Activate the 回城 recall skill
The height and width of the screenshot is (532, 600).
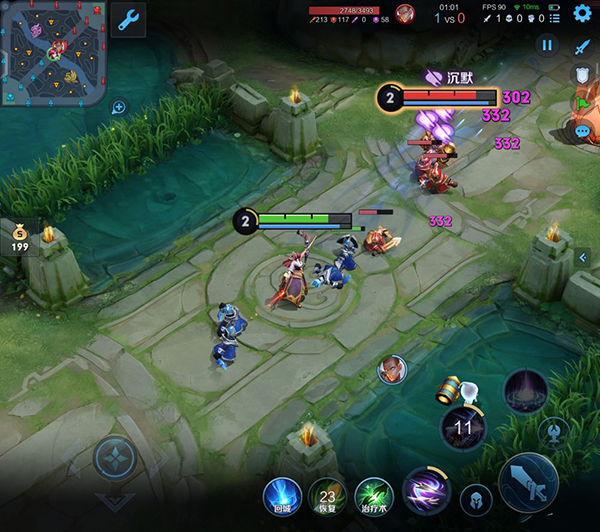coord(281,494)
